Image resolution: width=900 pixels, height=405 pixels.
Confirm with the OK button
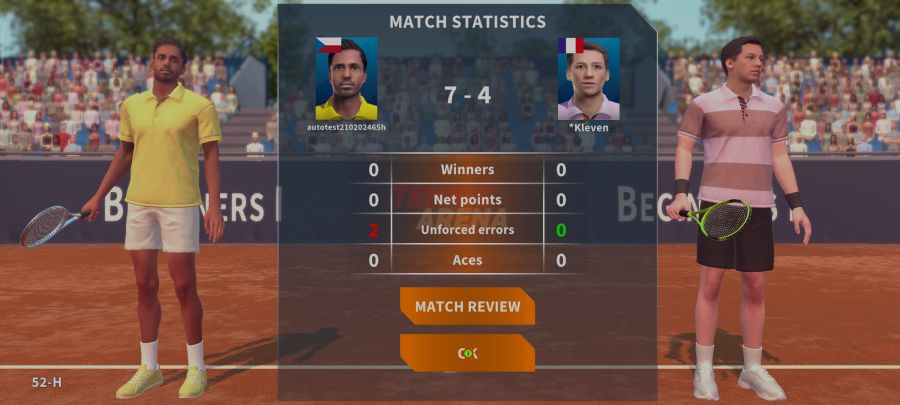click(x=467, y=353)
